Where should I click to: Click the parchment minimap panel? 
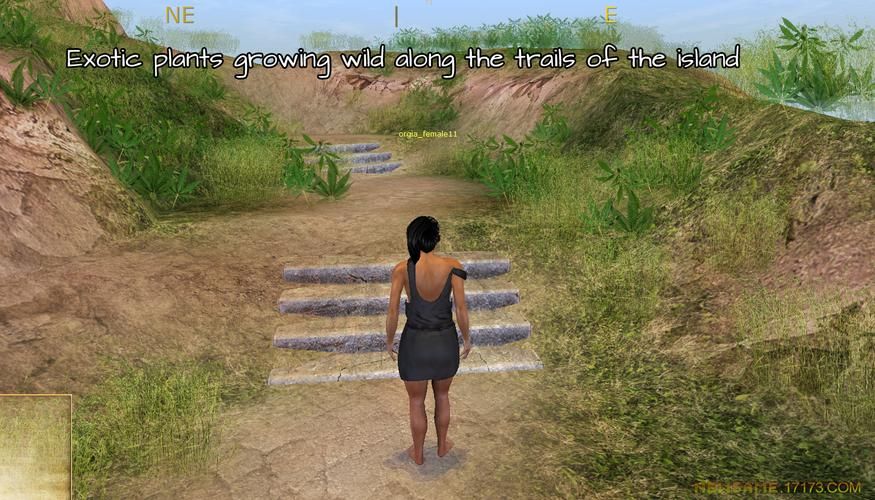pyautogui.click(x=35, y=447)
